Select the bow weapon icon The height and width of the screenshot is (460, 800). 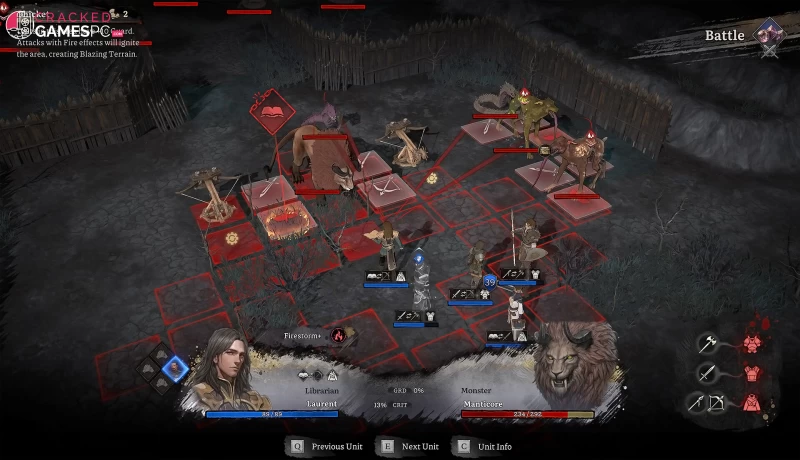click(718, 404)
